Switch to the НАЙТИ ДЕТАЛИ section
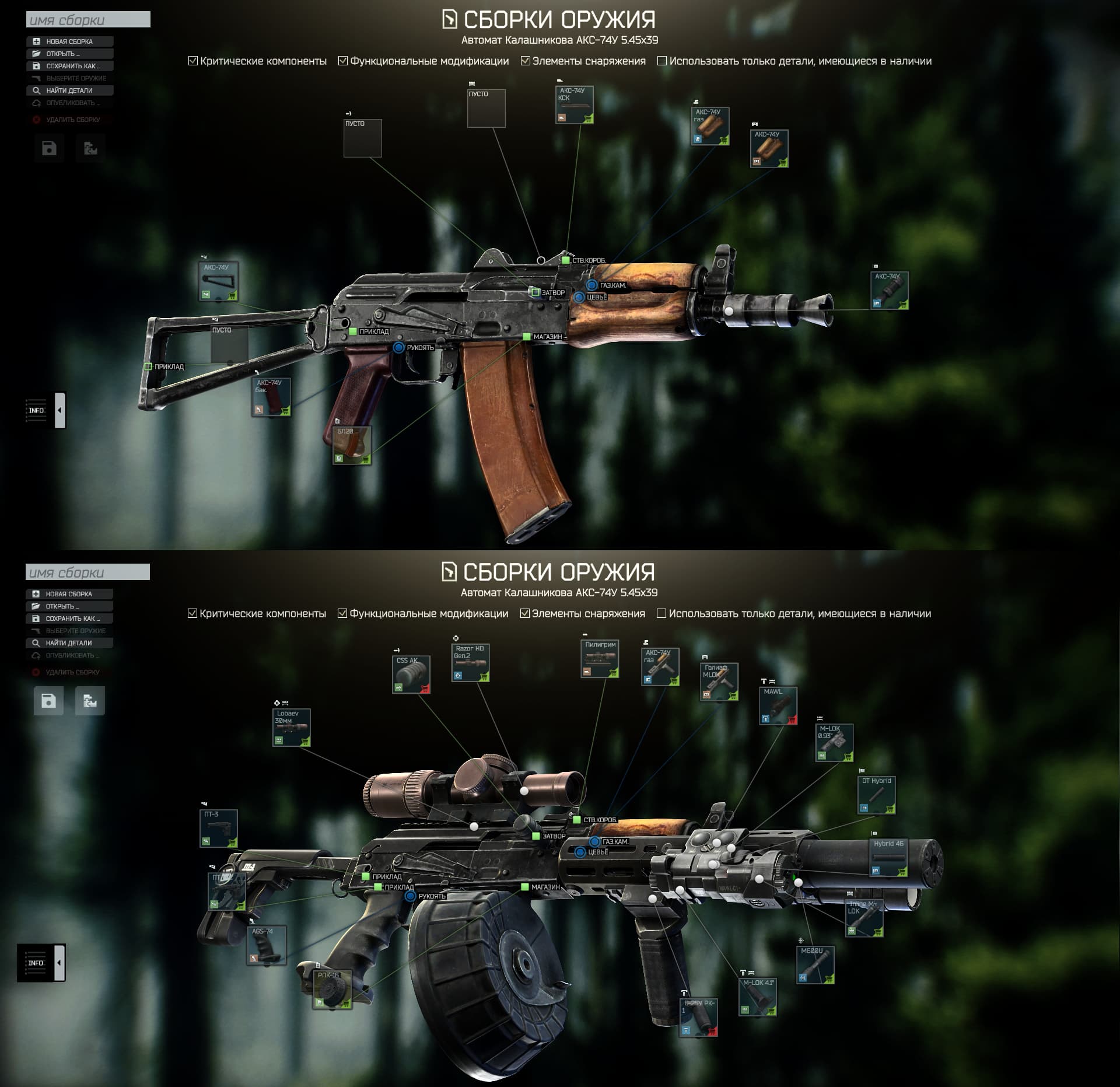This screenshot has width=1120, height=1087. pyautogui.click(x=68, y=90)
